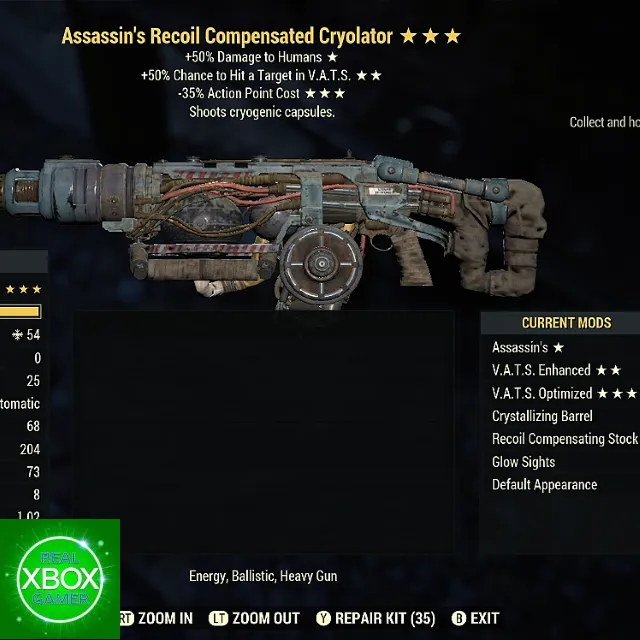Select the Assassin's mod entry
The width and height of the screenshot is (640, 640).
pyautogui.click(x=528, y=348)
